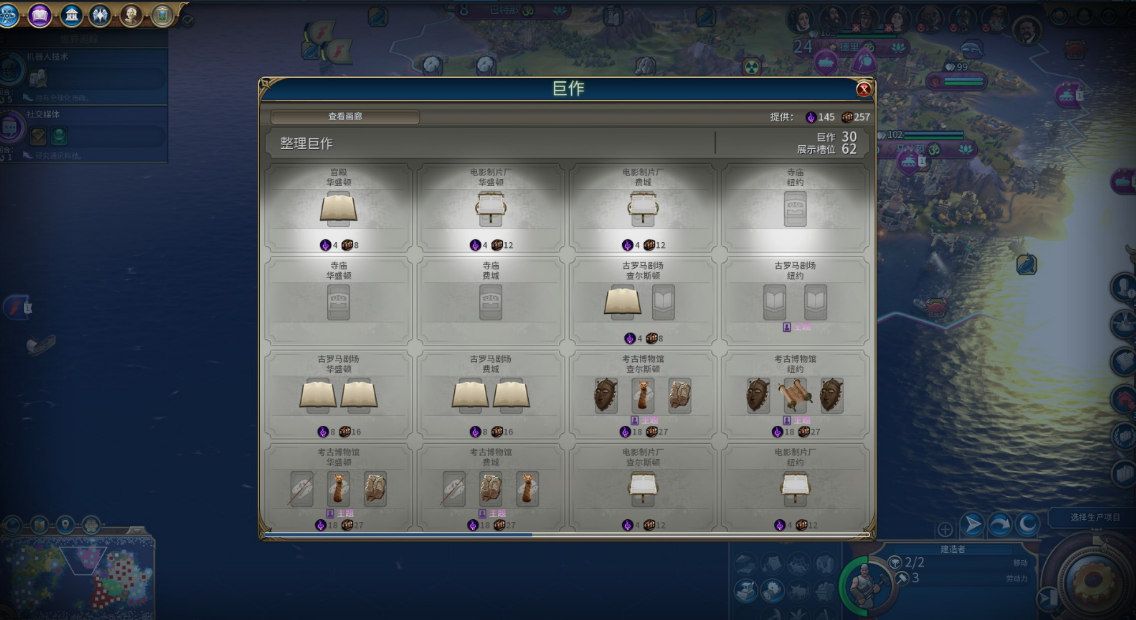Screen dimensions: 1136x620
Task: Open the 查看画廊 gallery view button
Action: (345, 117)
